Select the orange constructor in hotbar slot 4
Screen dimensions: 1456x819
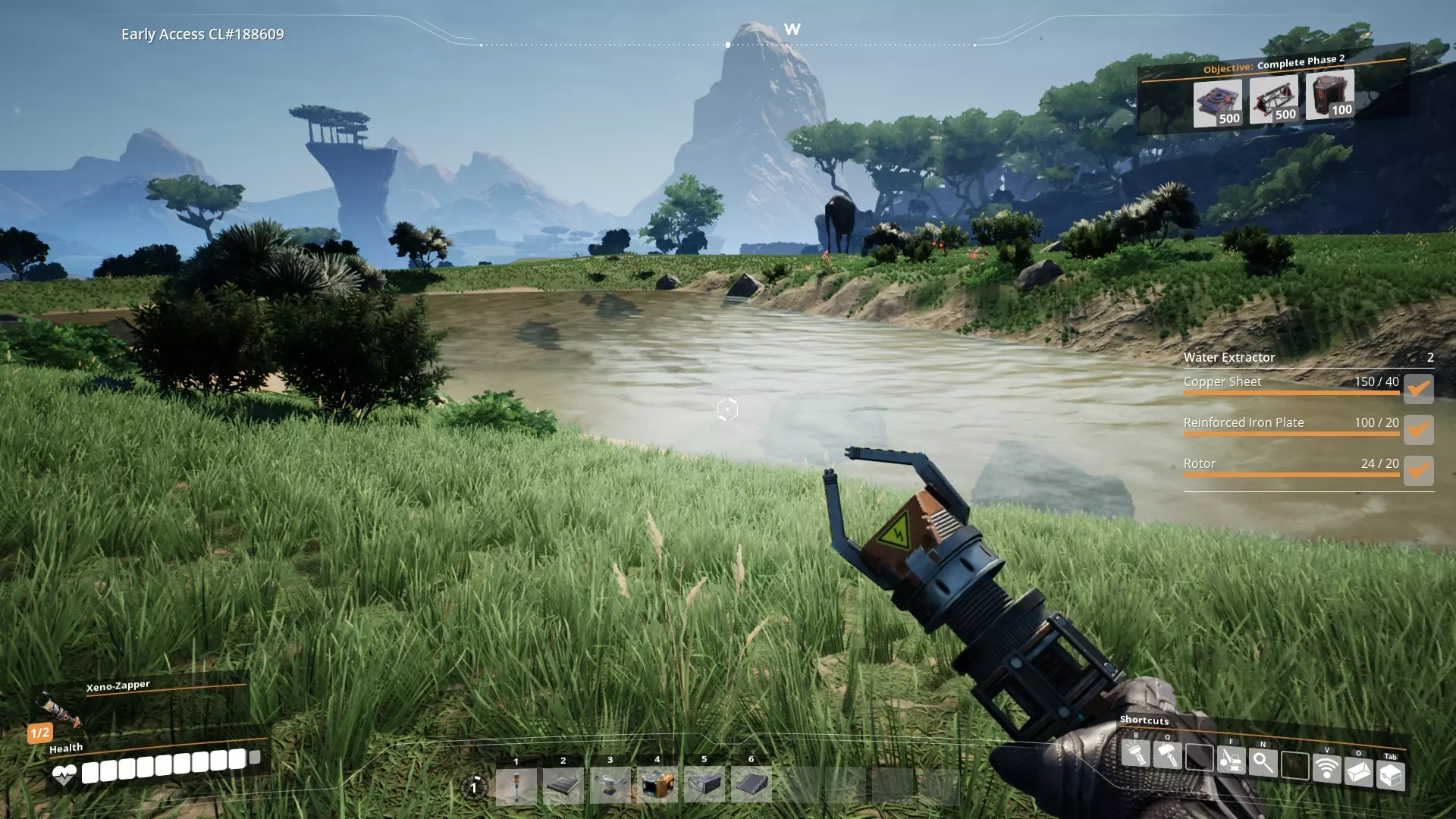pyautogui.click(x=657, y=784)
